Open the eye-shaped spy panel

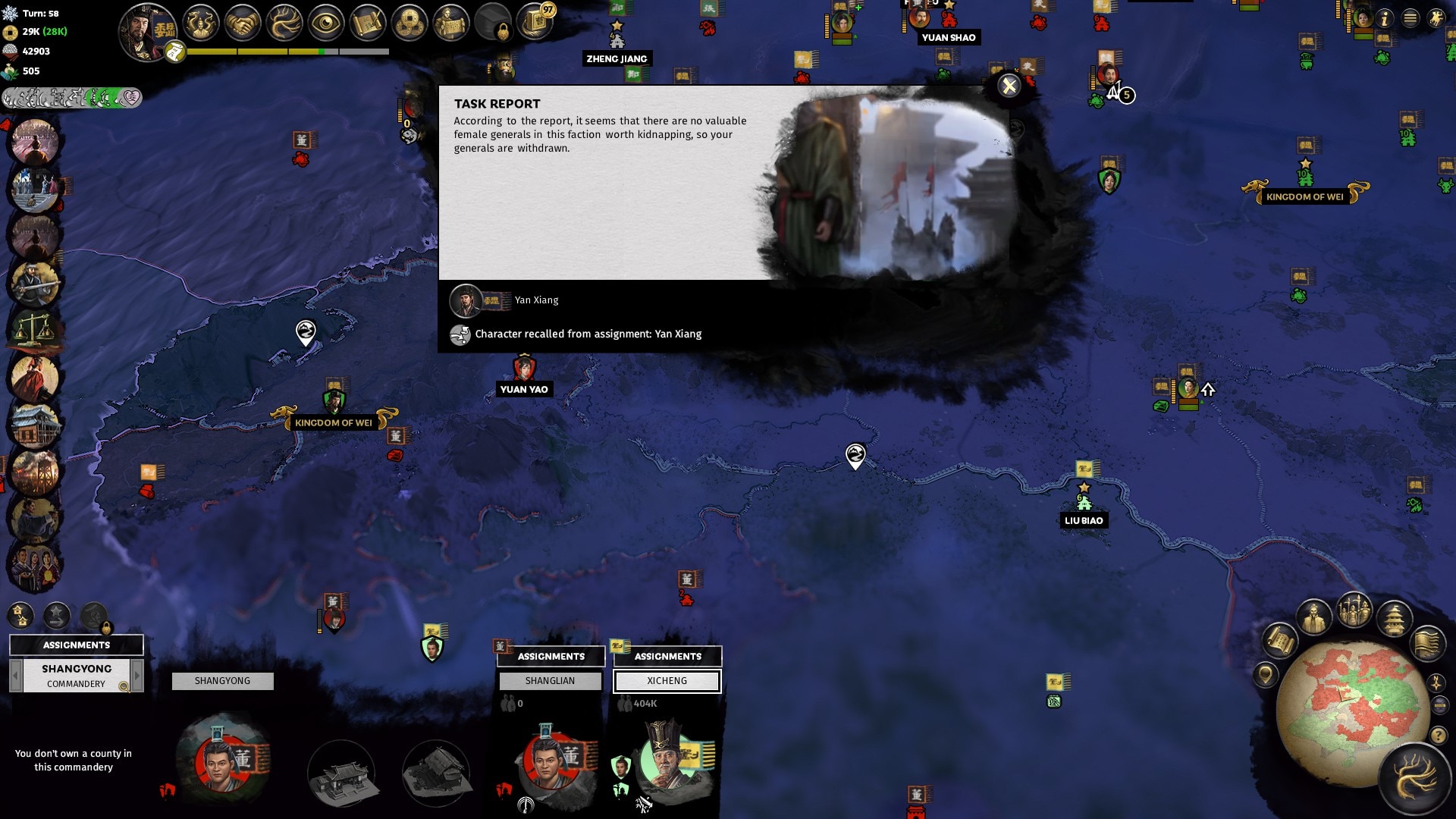[326, 24]
